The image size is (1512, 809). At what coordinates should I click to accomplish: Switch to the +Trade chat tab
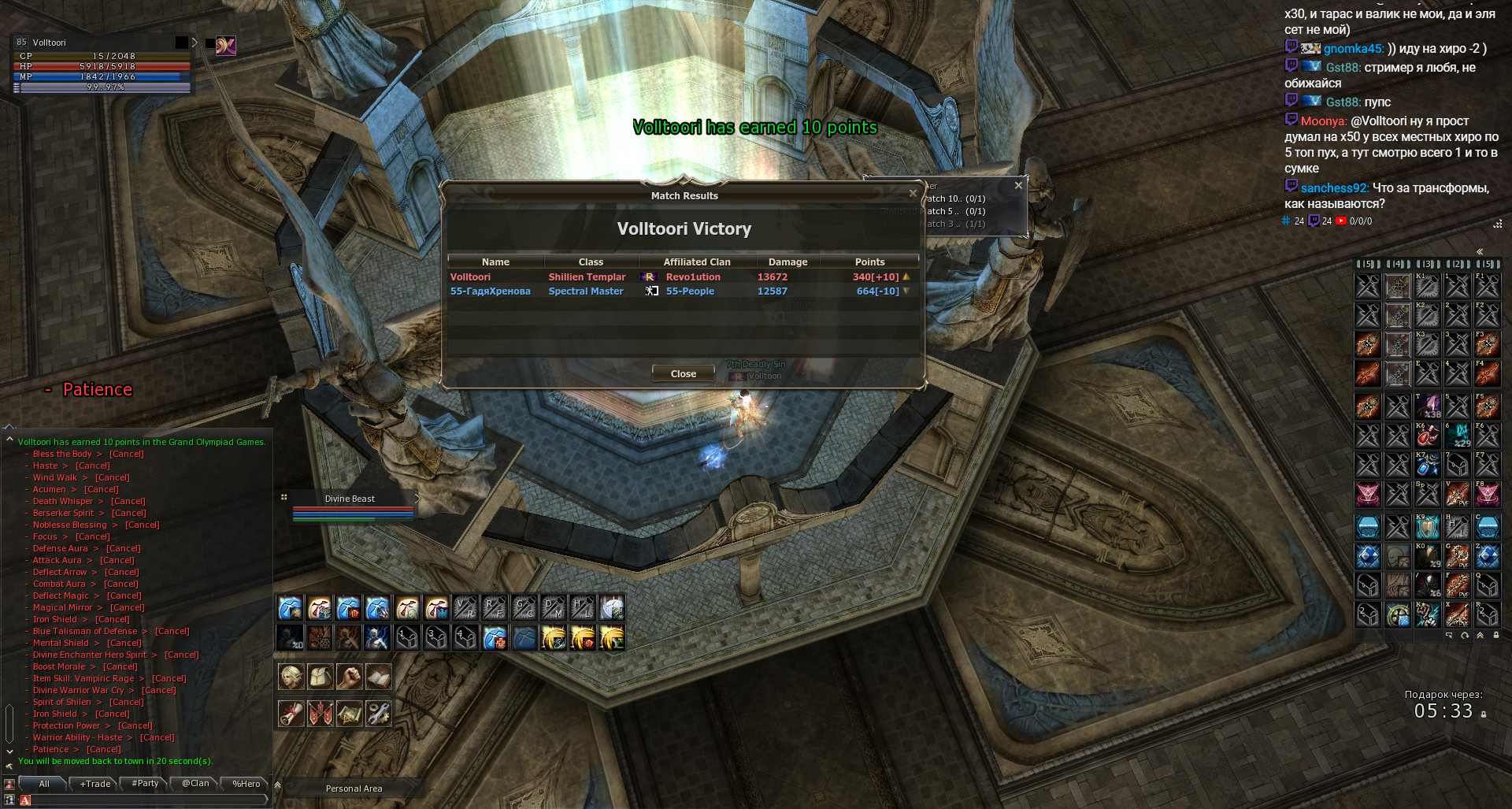point(95,784)
